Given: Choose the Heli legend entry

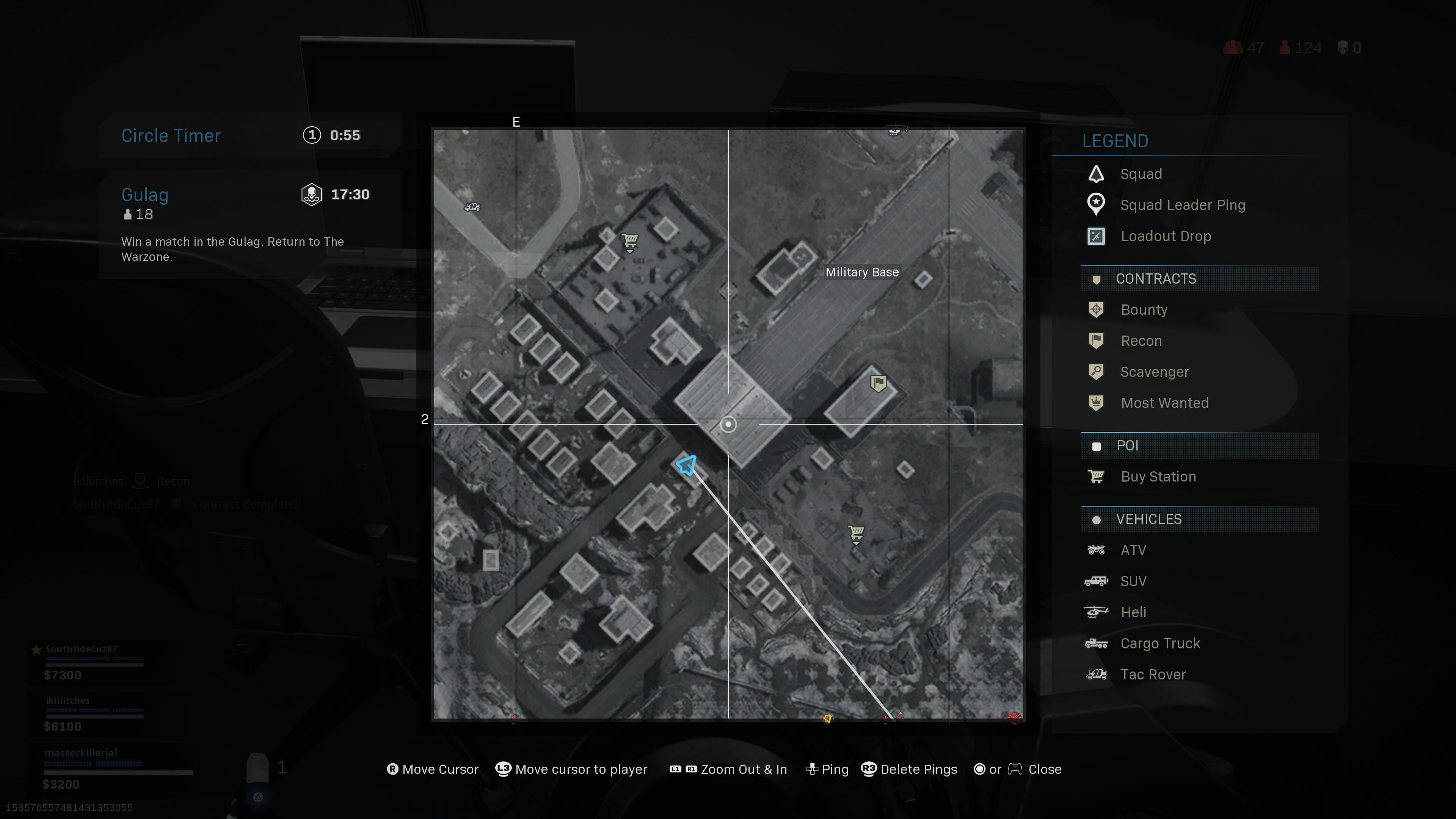Looking at the screenshot, I should coord(1133,612).
